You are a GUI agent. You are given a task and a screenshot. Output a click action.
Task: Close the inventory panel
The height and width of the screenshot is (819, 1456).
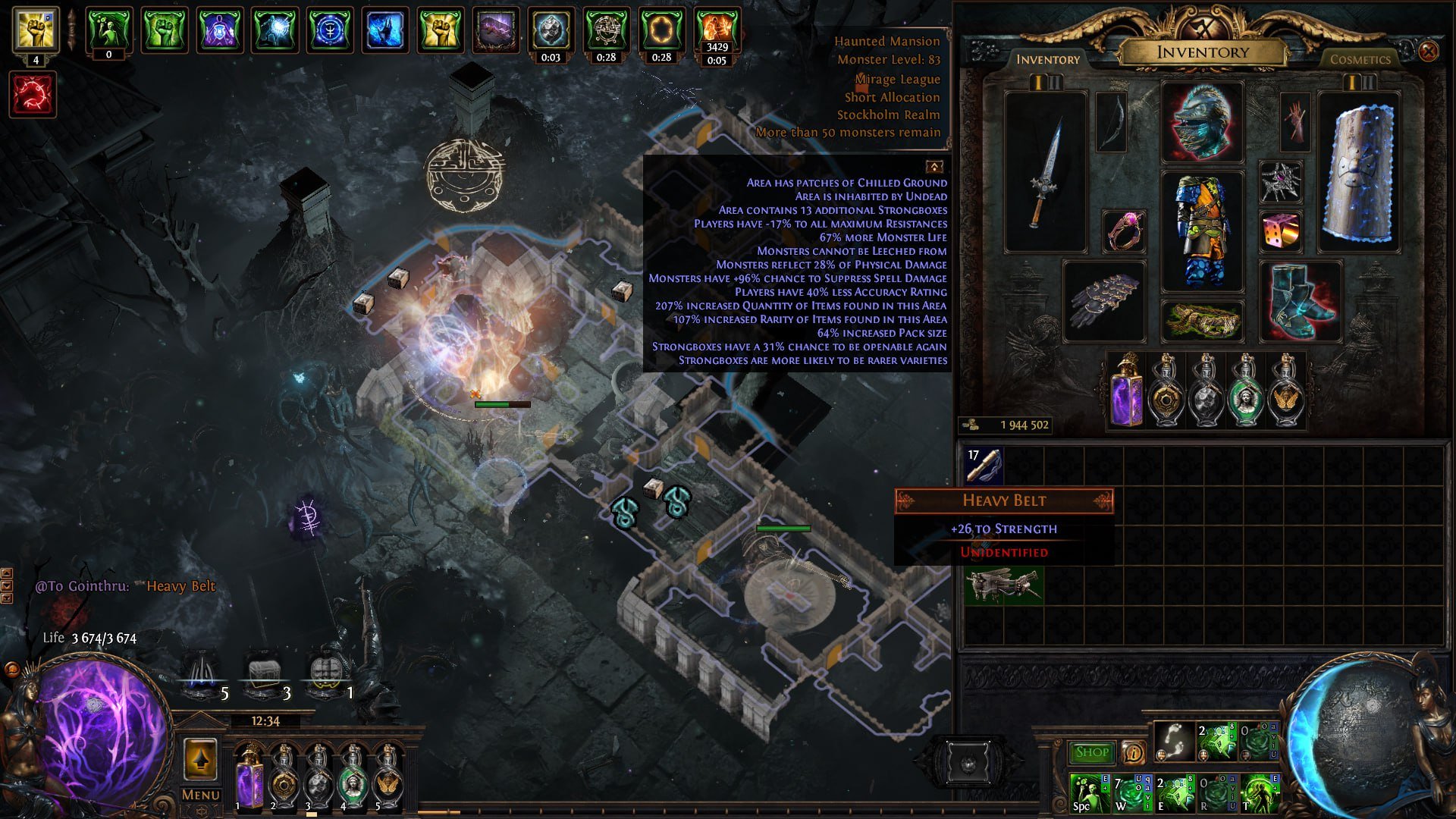click(x=1428, y=52)
